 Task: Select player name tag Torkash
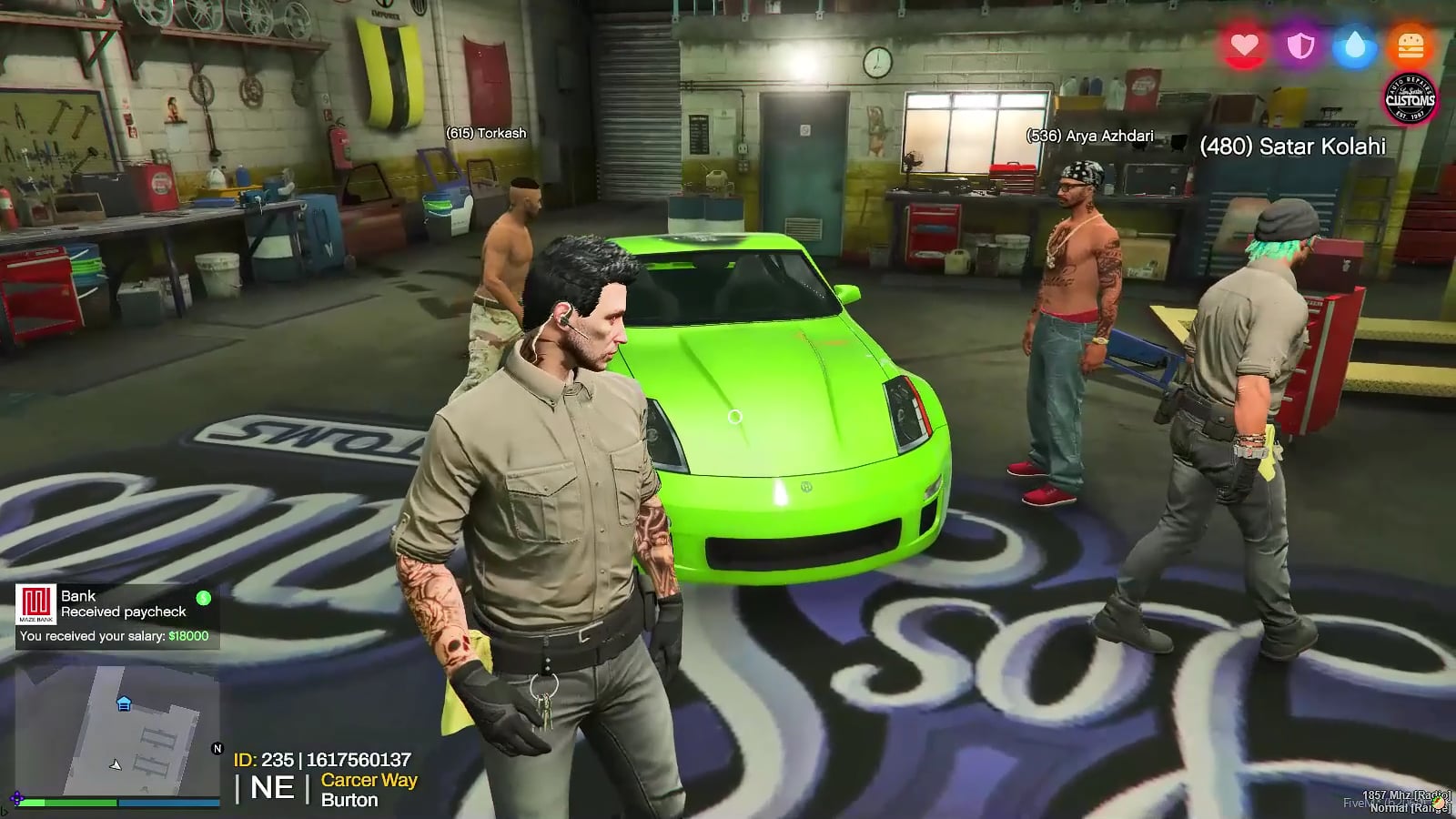coord(486,133)
